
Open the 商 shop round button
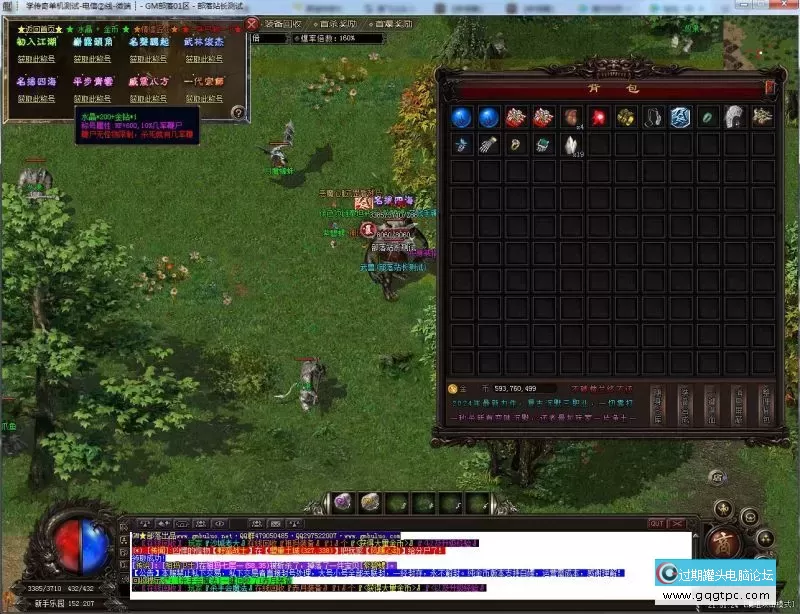tap(720, 546)
